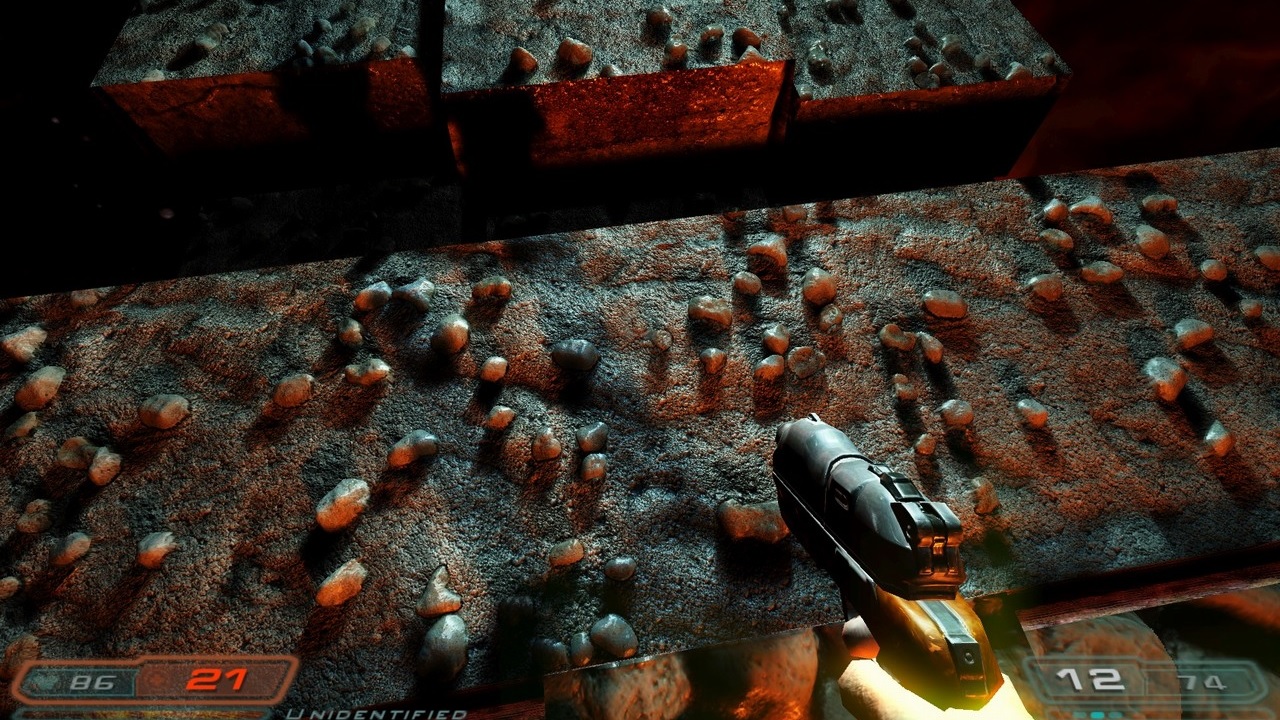
Task: Click the leftmost cyan ammo indicator dot
Action: pyautogui.click(x=1081, y=714)
